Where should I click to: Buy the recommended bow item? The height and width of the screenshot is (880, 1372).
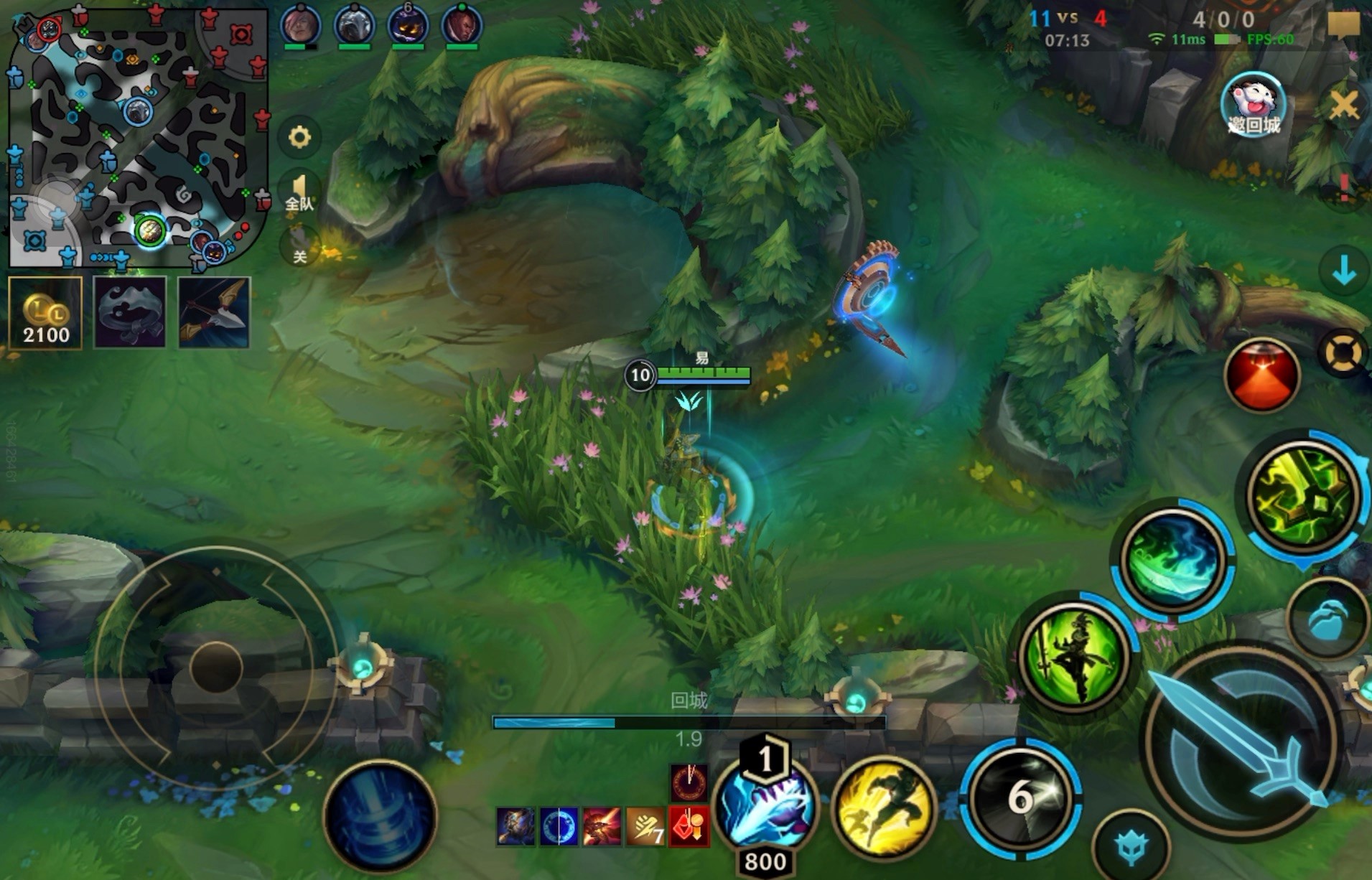(x=214, y=313)
